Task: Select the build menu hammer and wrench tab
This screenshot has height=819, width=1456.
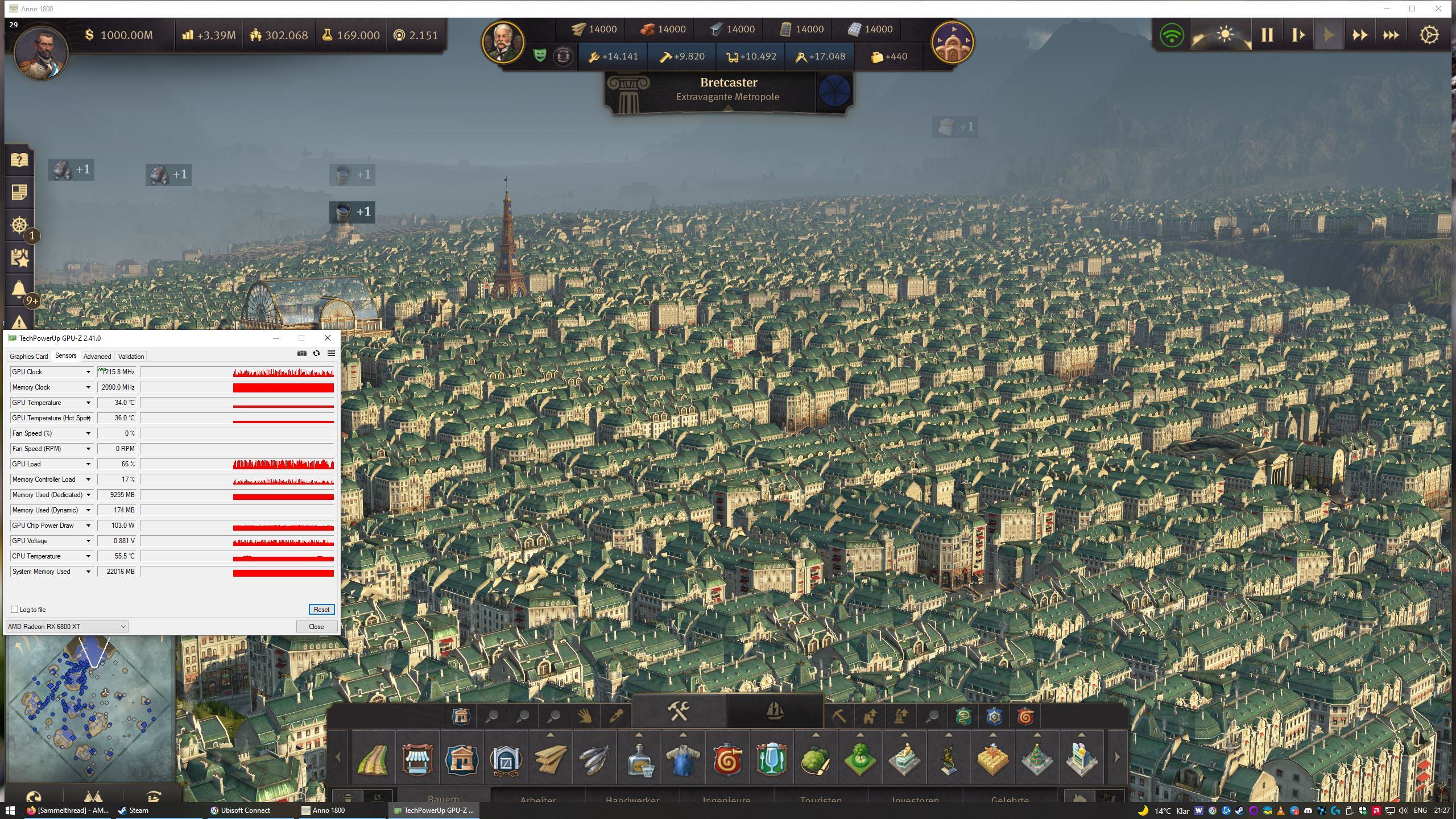Action: click(679, 711)
